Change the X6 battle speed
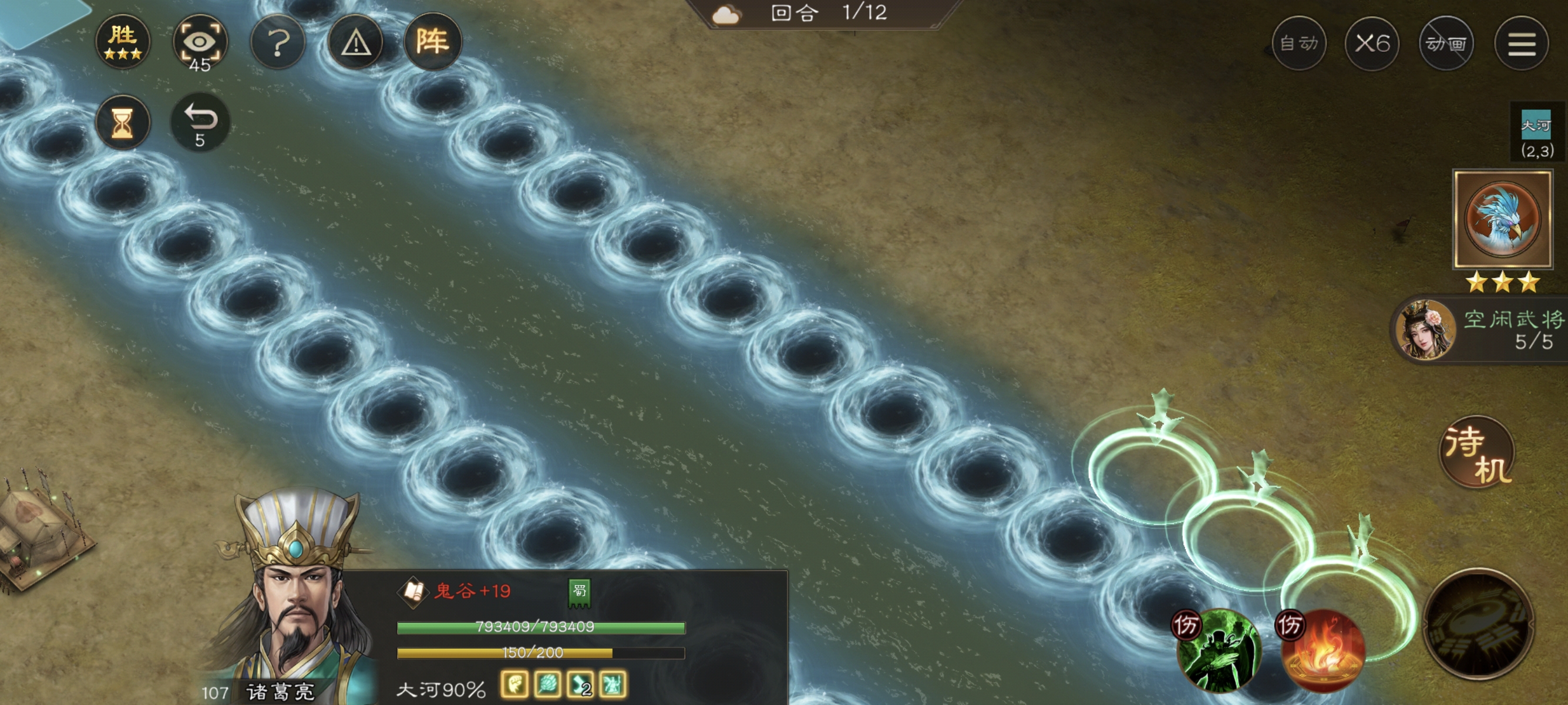Screen dimensions: 1568x705 [x=1372, y=43]
